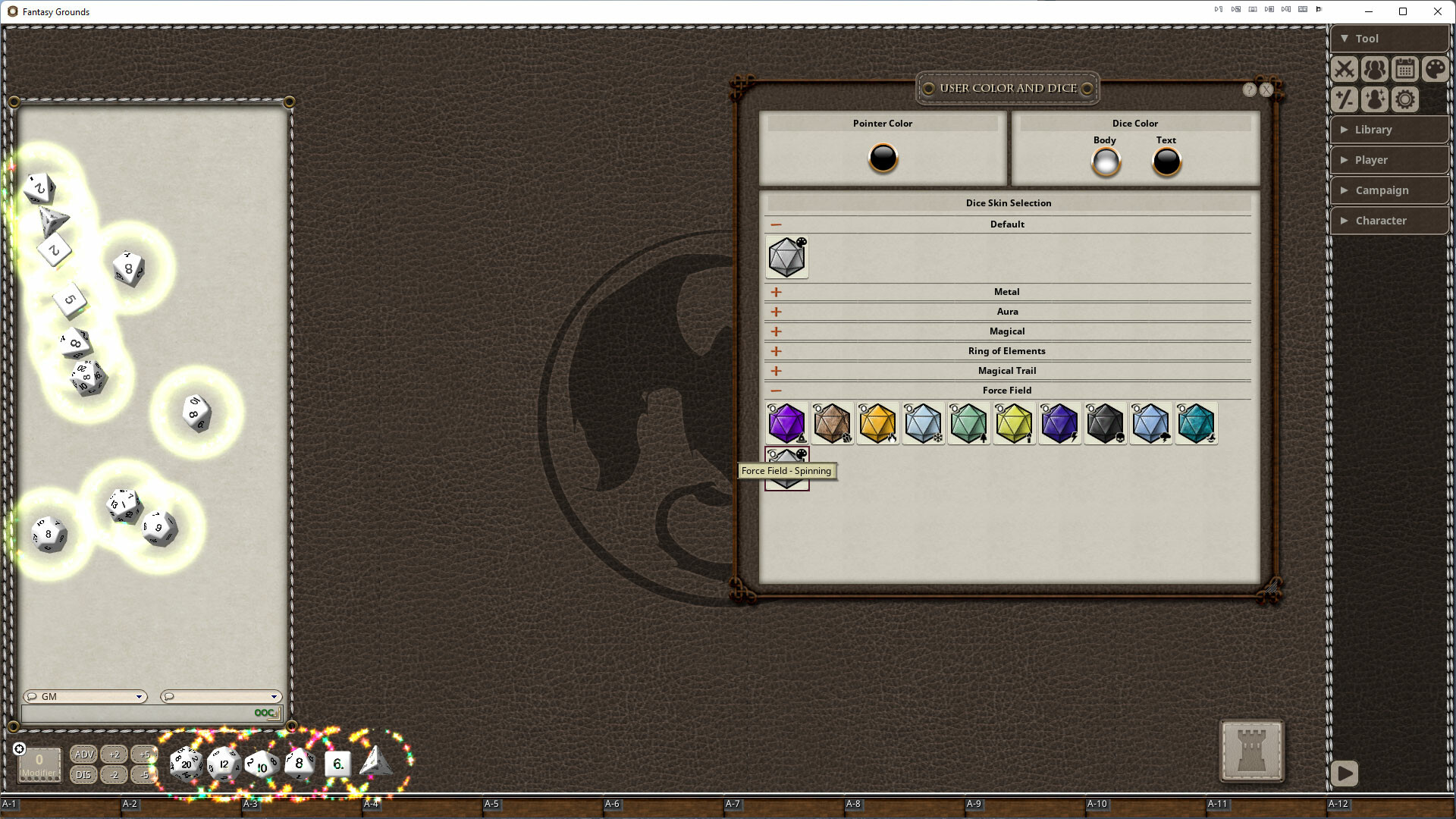Open the Calendar tool icon
The height and width of the screenshot is (819, 1456).
pyautogui.click(x=1404, y=69)
